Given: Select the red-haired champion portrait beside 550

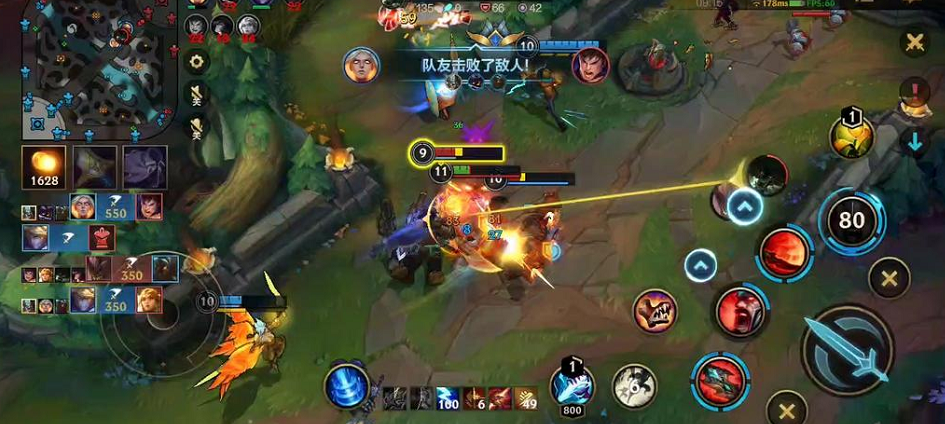Looking at the screenshot, I should coord(149,207).
